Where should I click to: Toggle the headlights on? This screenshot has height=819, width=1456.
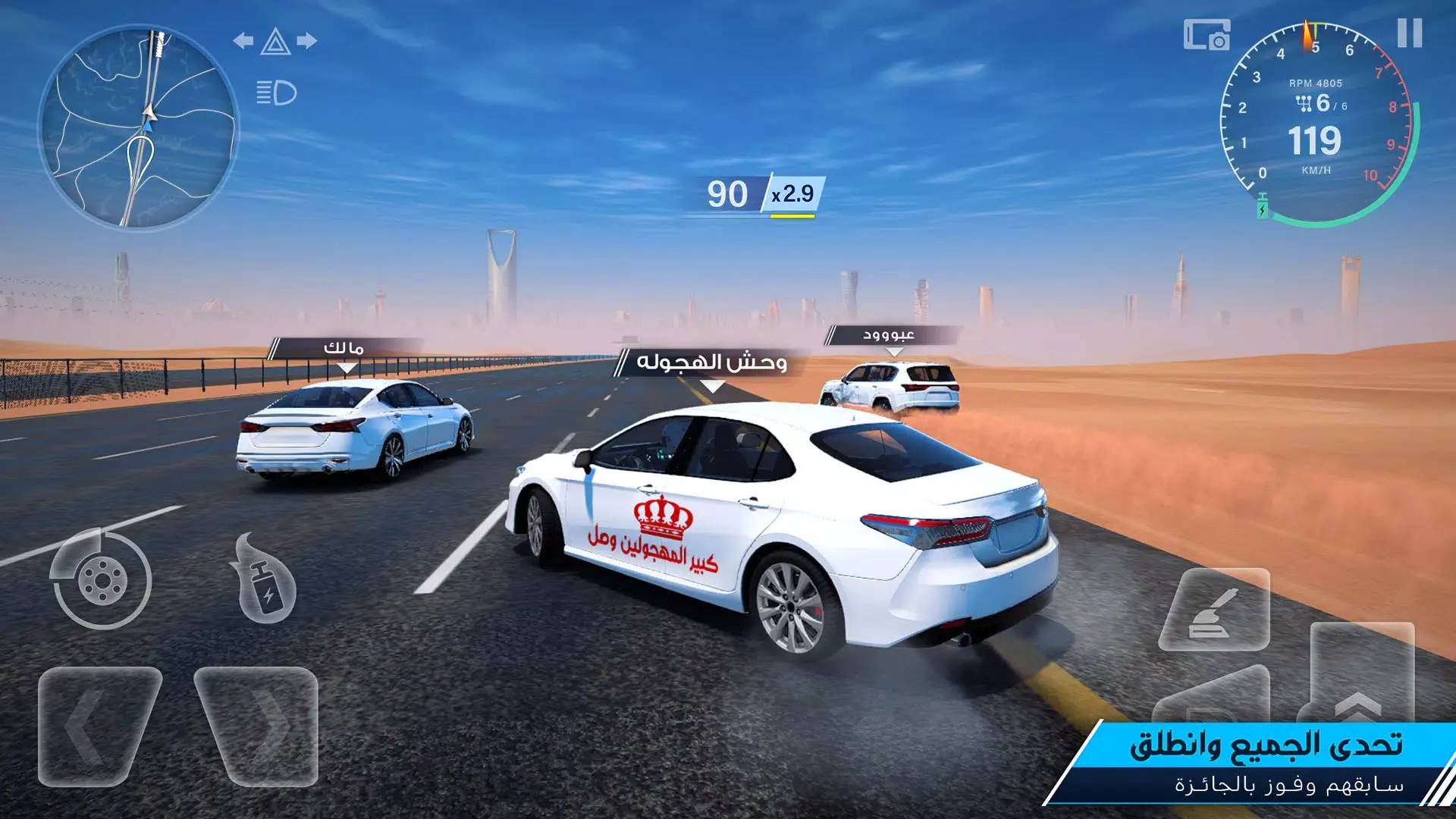275,91
